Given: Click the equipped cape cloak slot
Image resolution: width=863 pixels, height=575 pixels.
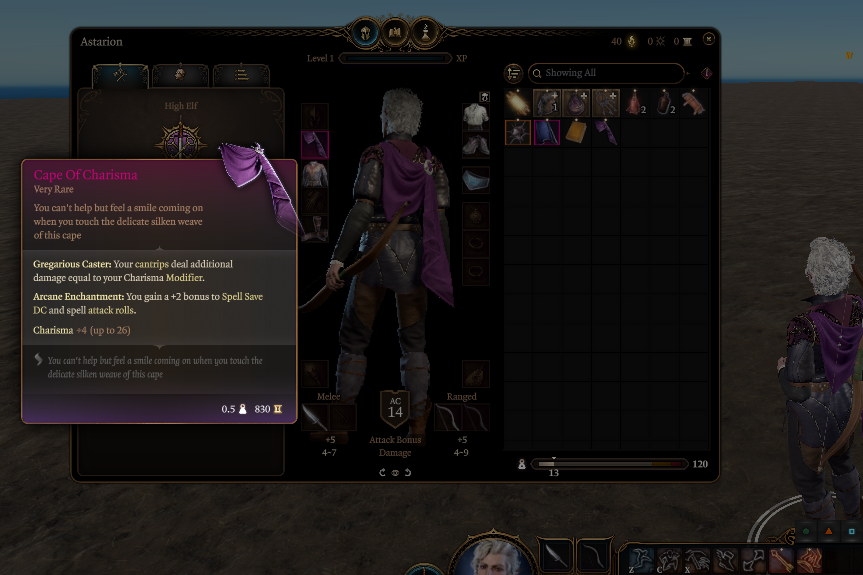Looking at the screenshot, I should pos(314,145).
